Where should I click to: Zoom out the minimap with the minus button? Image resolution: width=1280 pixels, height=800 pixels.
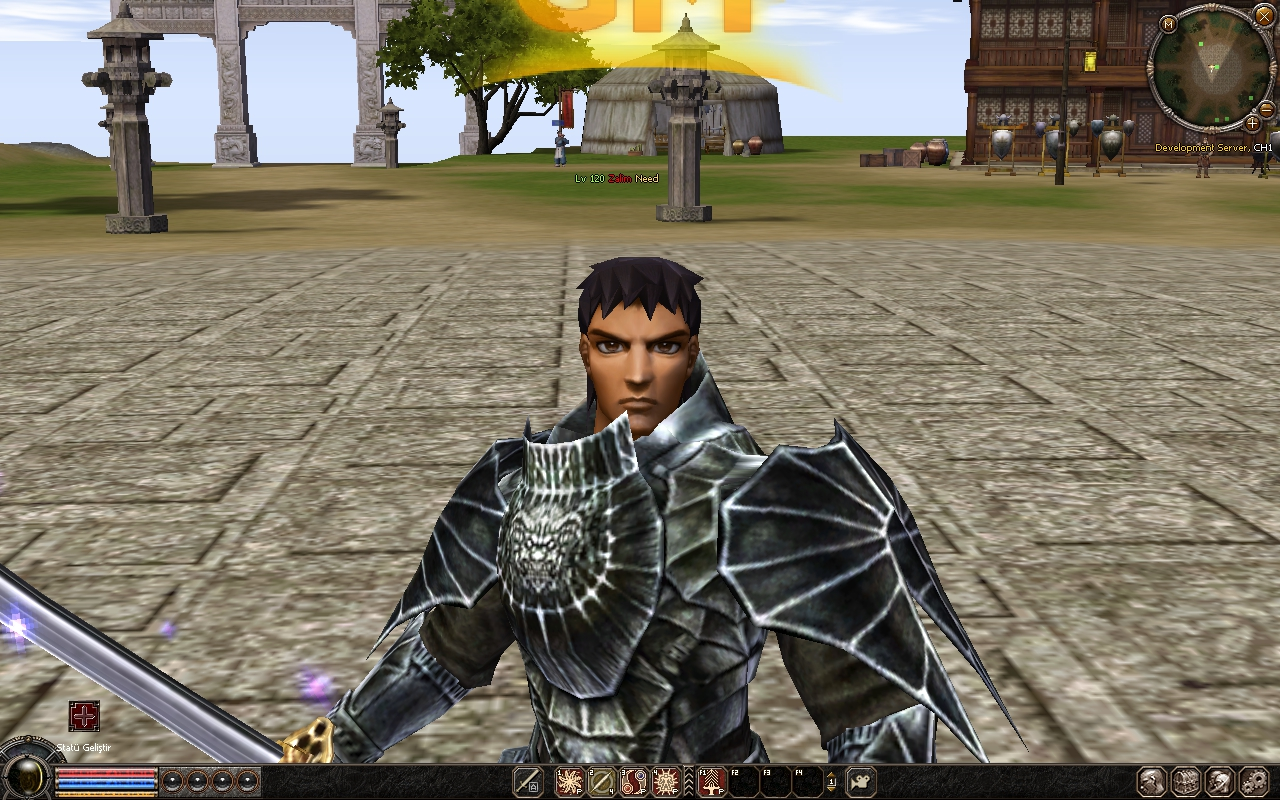click(1266, 109)
